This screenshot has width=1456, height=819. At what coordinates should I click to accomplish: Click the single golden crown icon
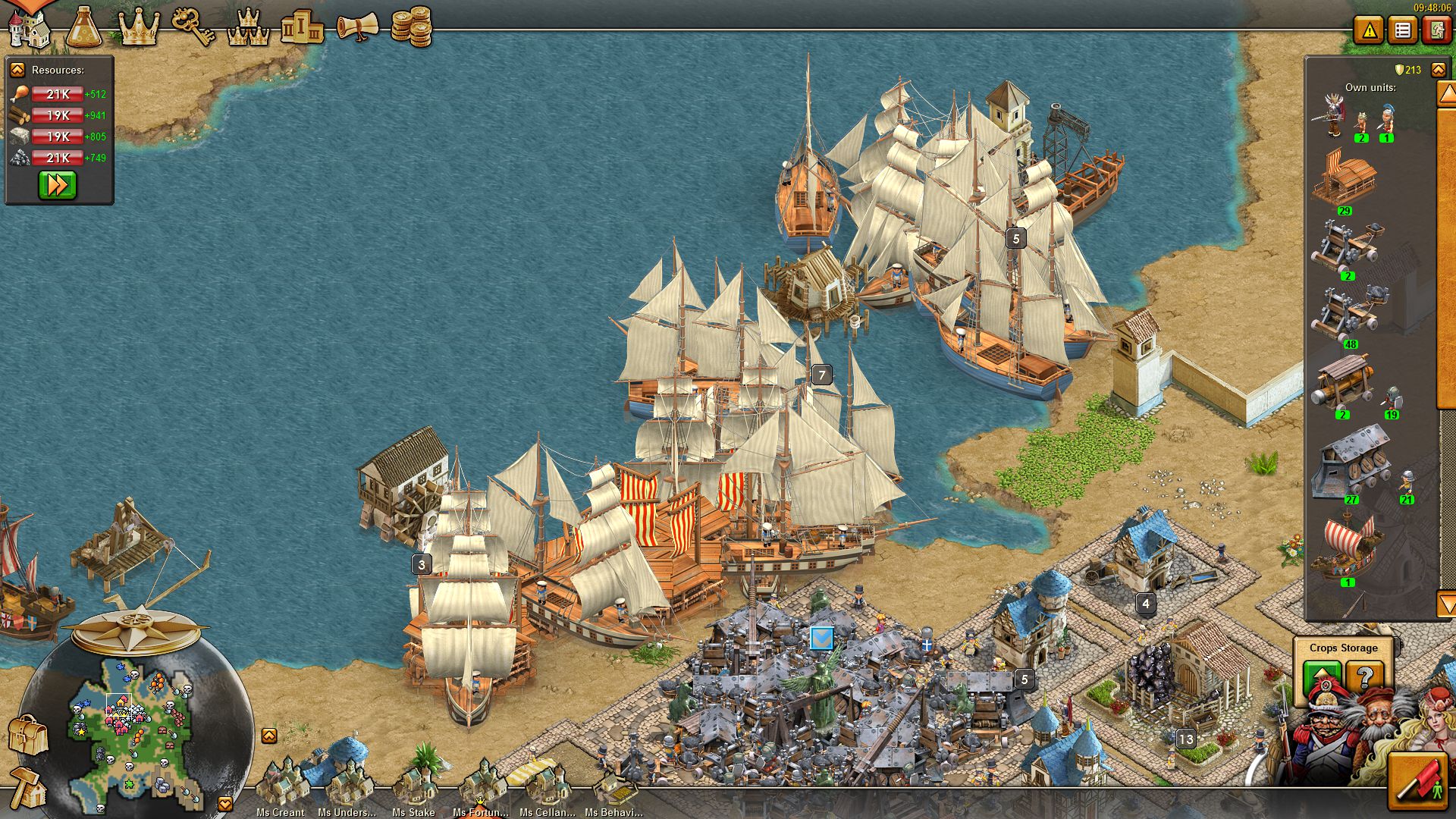[139, 29]
